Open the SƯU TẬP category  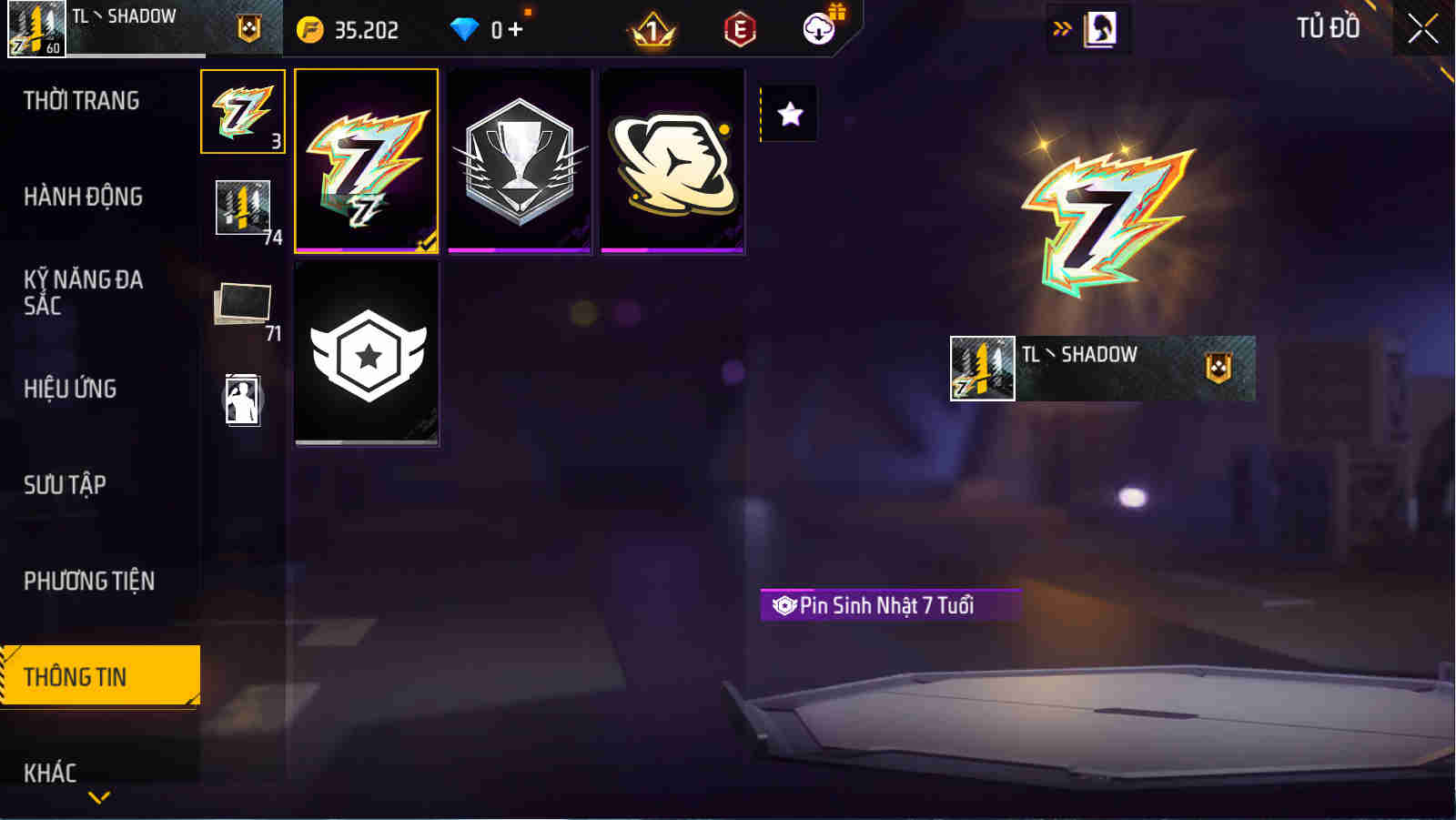[x=62, y=485]
